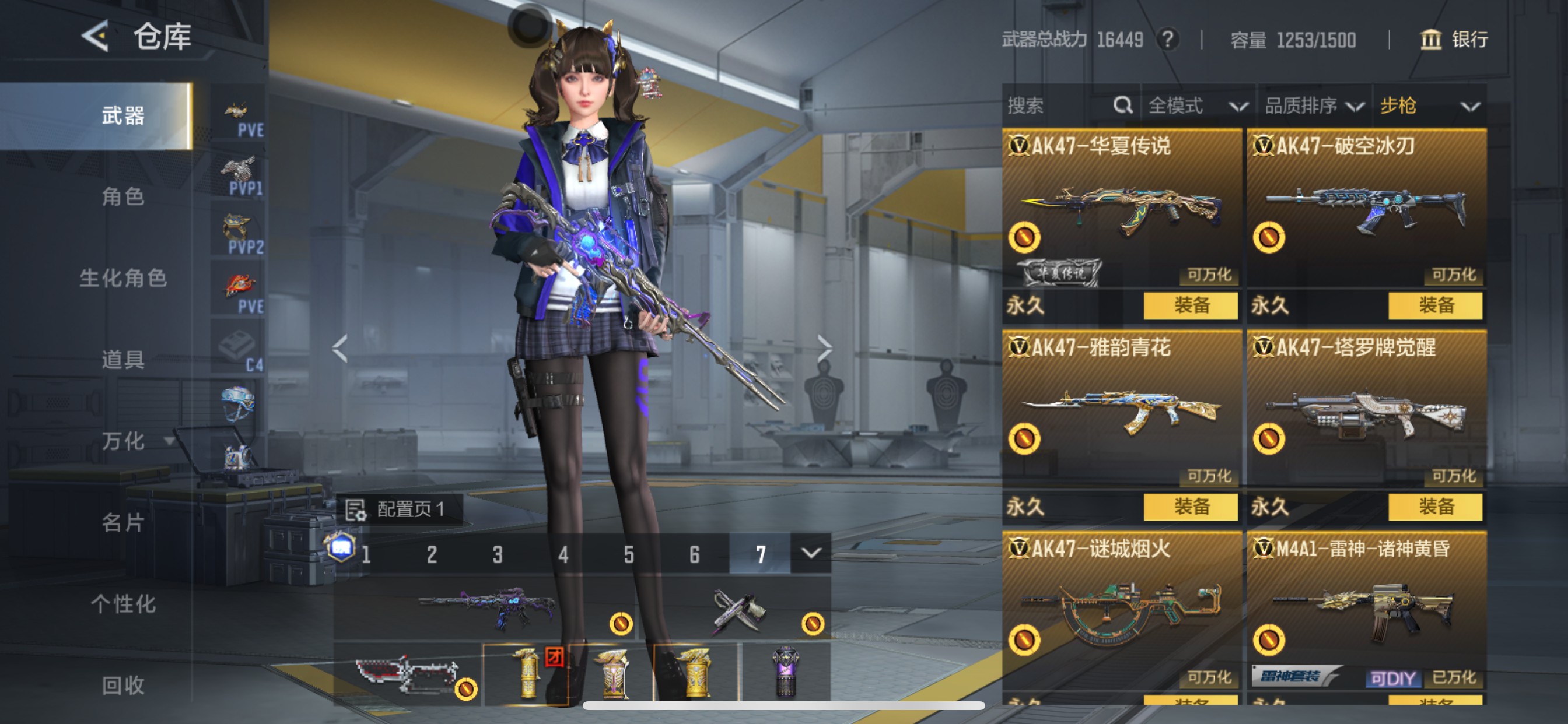Open the 名片 name card section
This screenshot has height=724, width=1568.
point(123,522)
